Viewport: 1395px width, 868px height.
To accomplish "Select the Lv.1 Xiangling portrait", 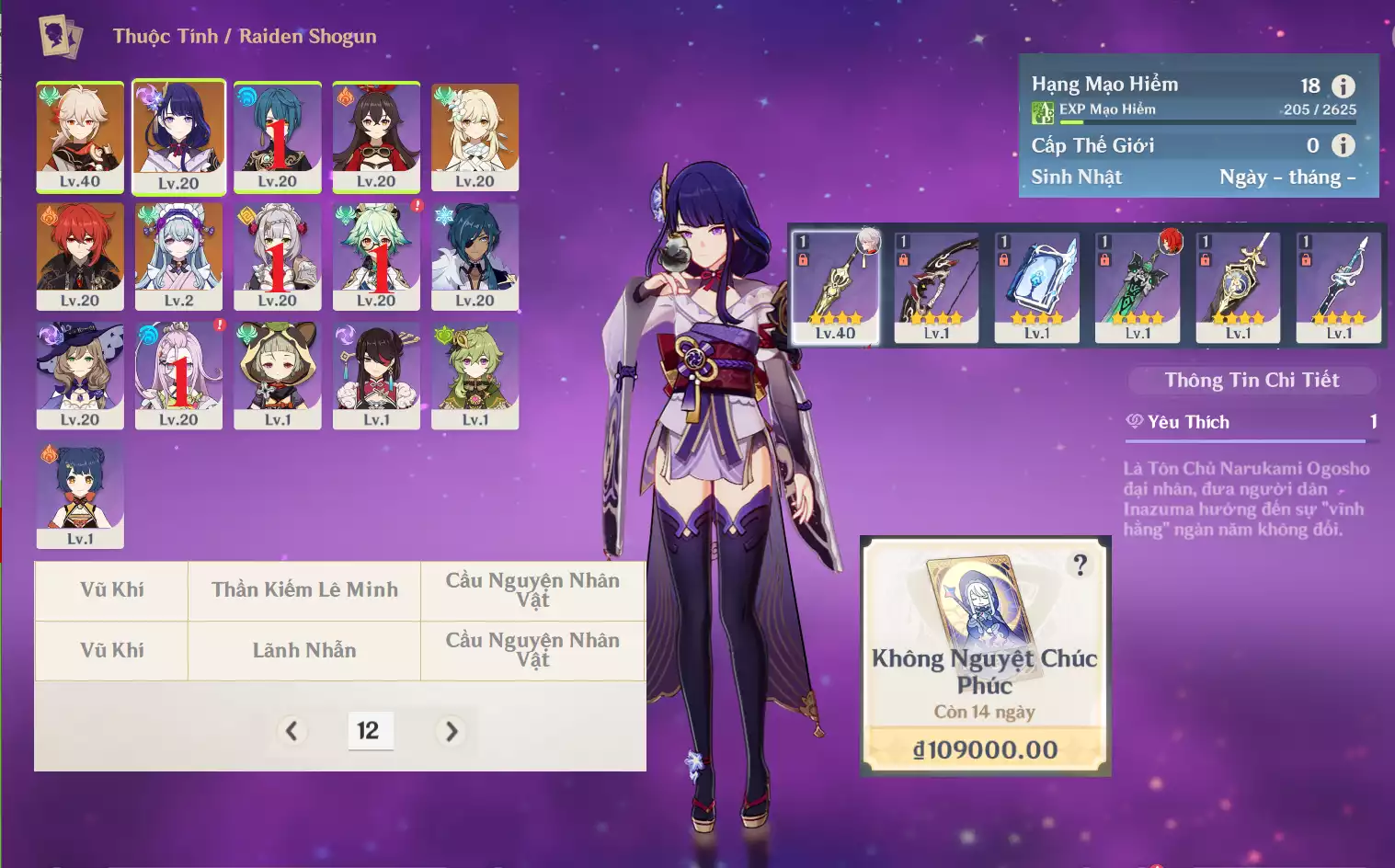I will coord(80,495).
